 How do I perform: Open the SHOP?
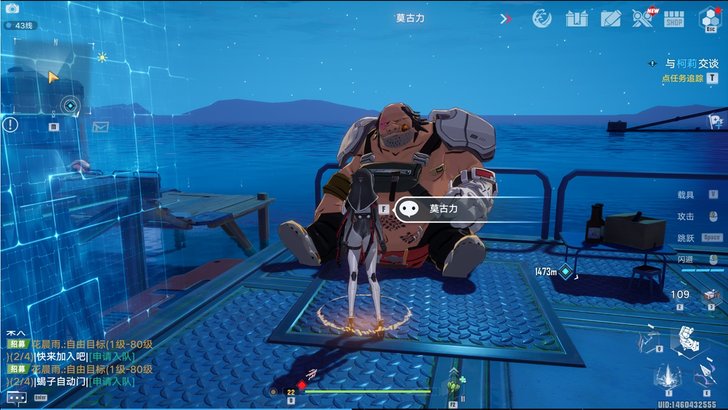click(675, 18)
